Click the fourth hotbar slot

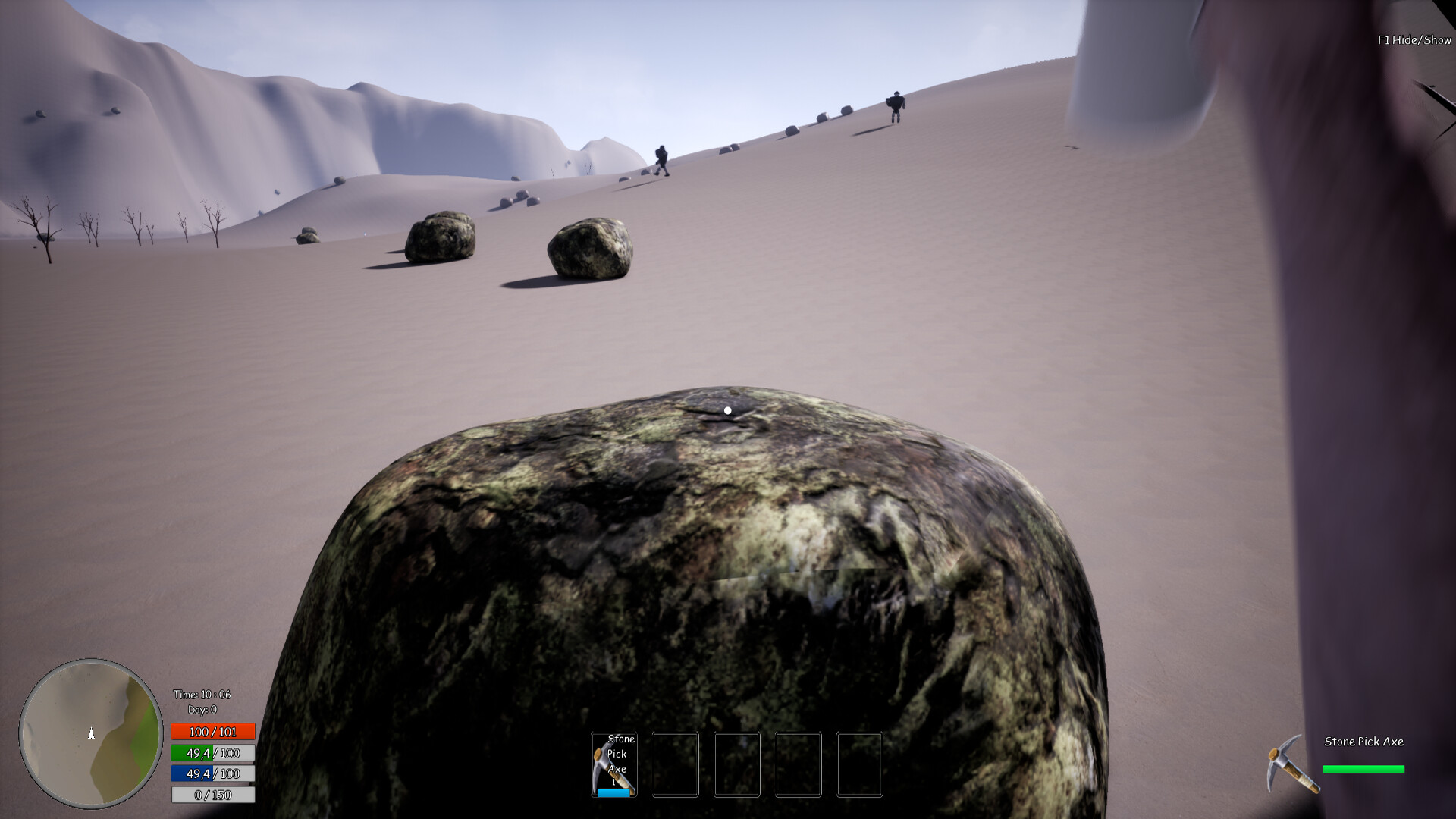pos(797,764)
